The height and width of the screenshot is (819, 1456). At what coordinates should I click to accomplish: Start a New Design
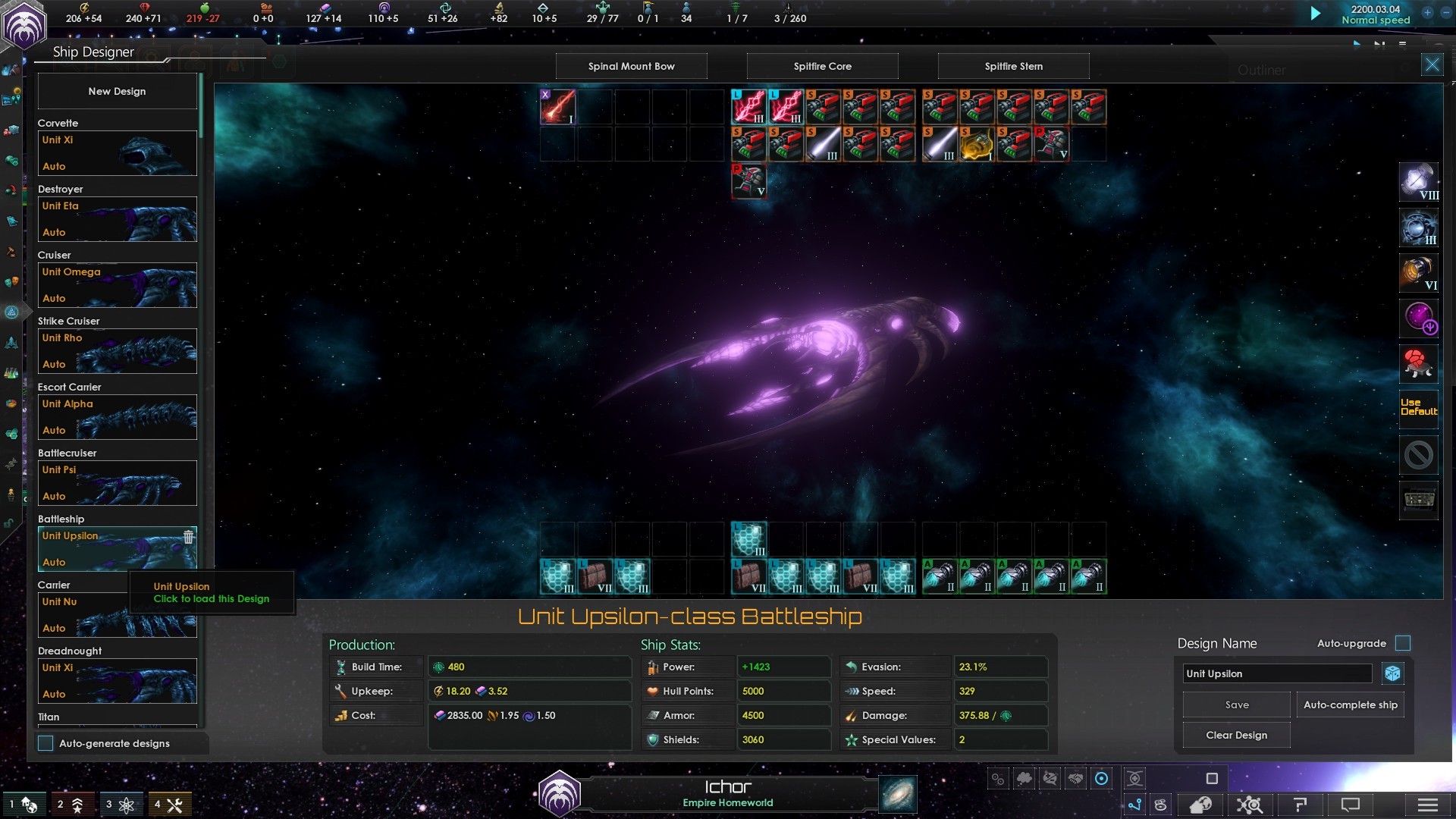[x=117, y=91]
